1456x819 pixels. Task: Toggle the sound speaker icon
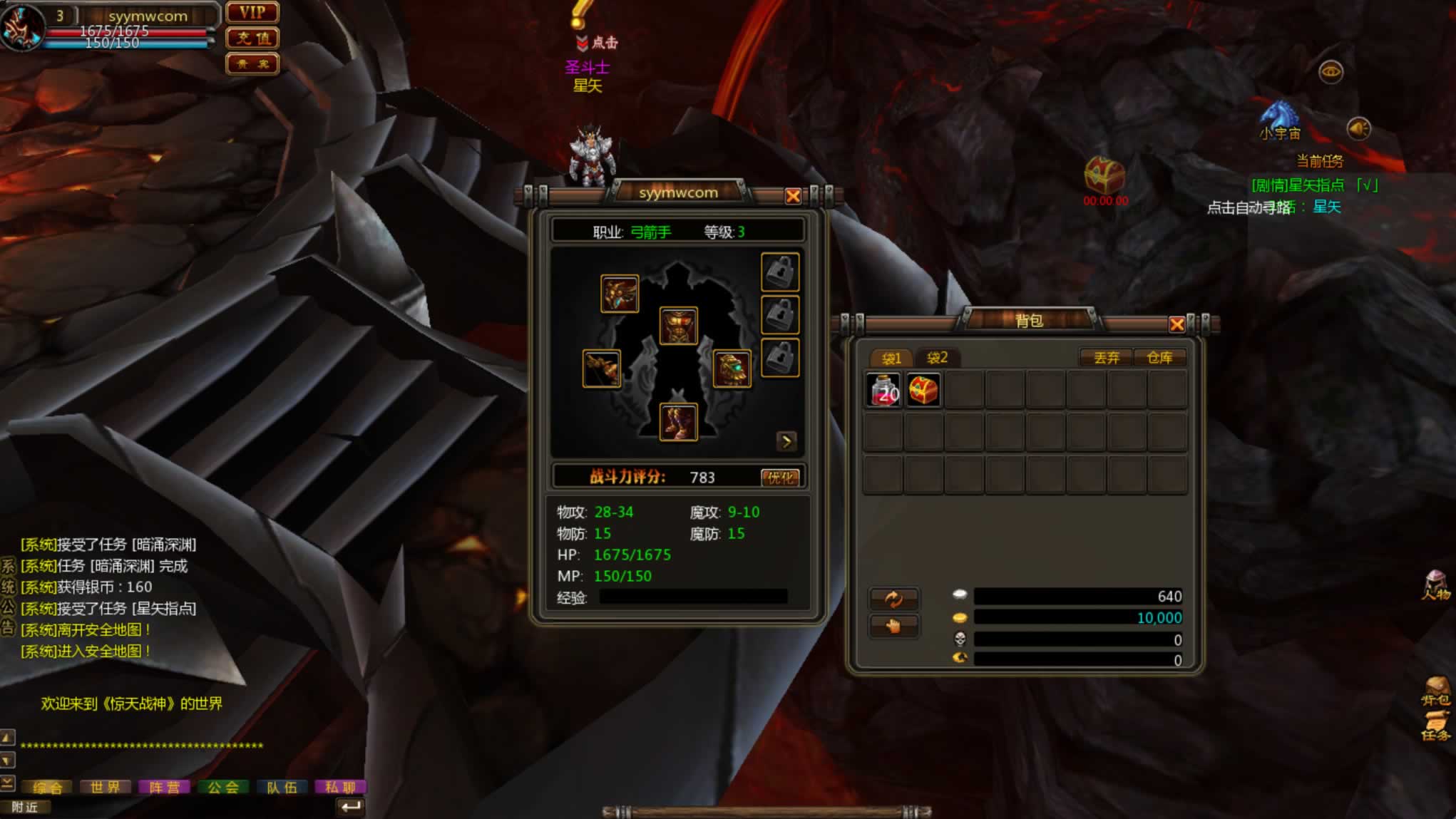pyautogui.click(x=1358, y=128)
